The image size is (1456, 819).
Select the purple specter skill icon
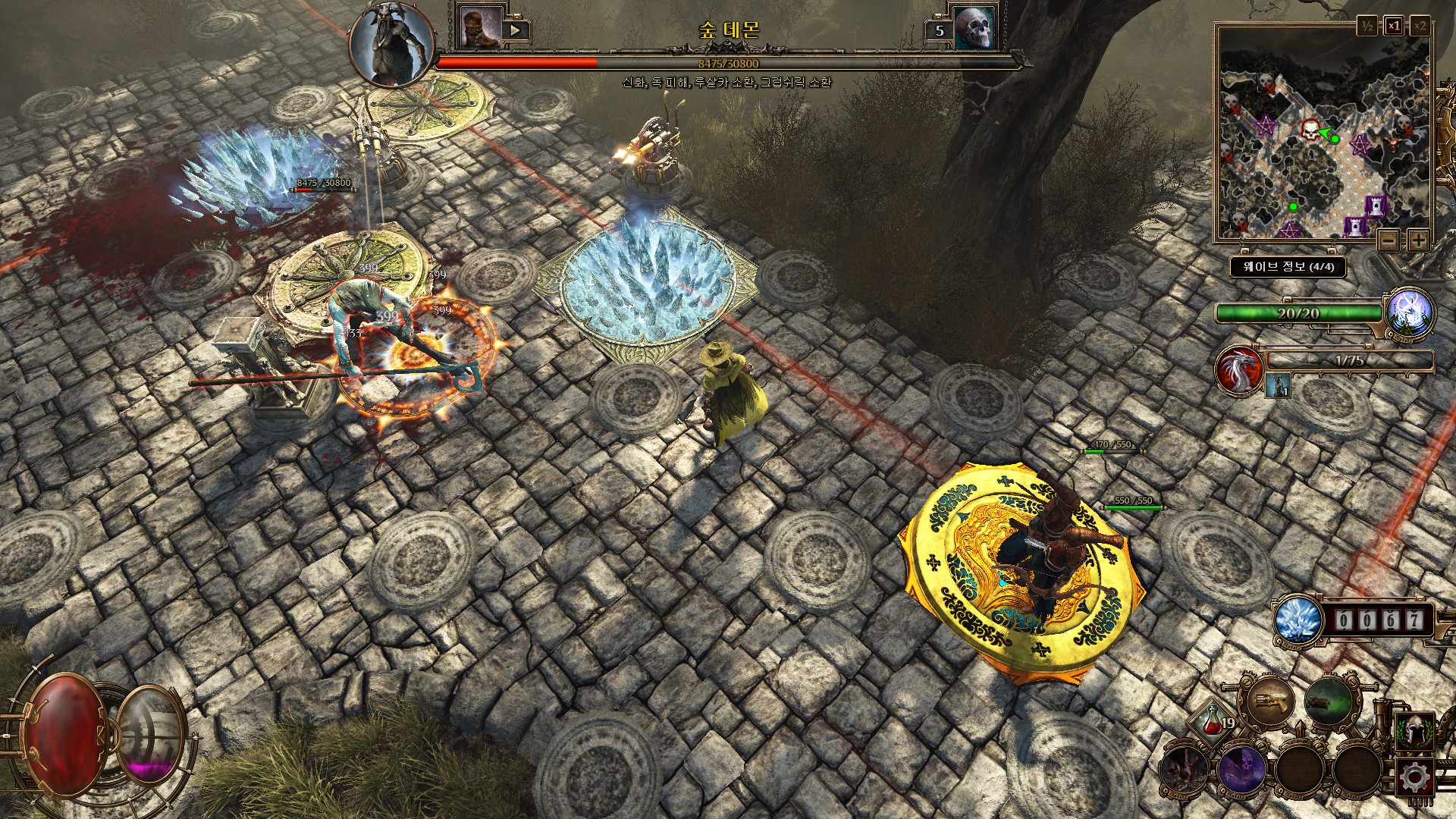click(x=1242, y=770)
